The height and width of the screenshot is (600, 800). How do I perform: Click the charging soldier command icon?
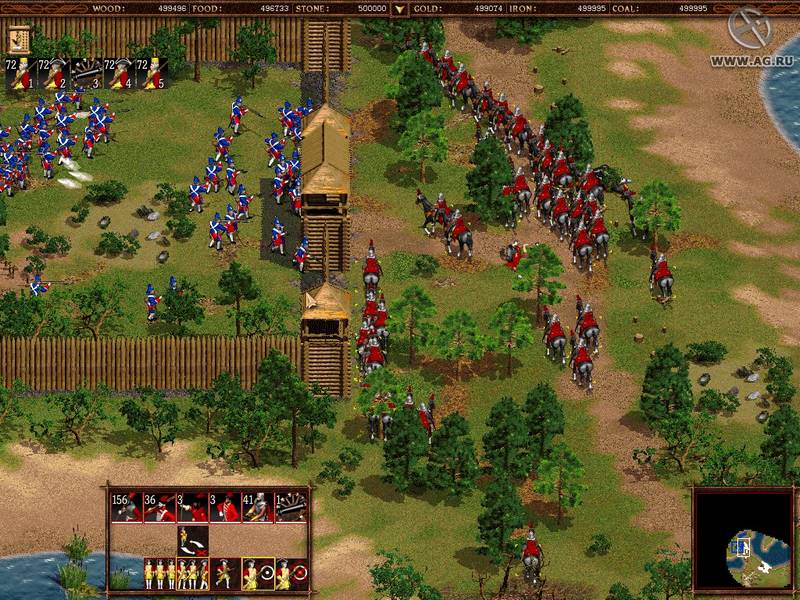(225, 573)
